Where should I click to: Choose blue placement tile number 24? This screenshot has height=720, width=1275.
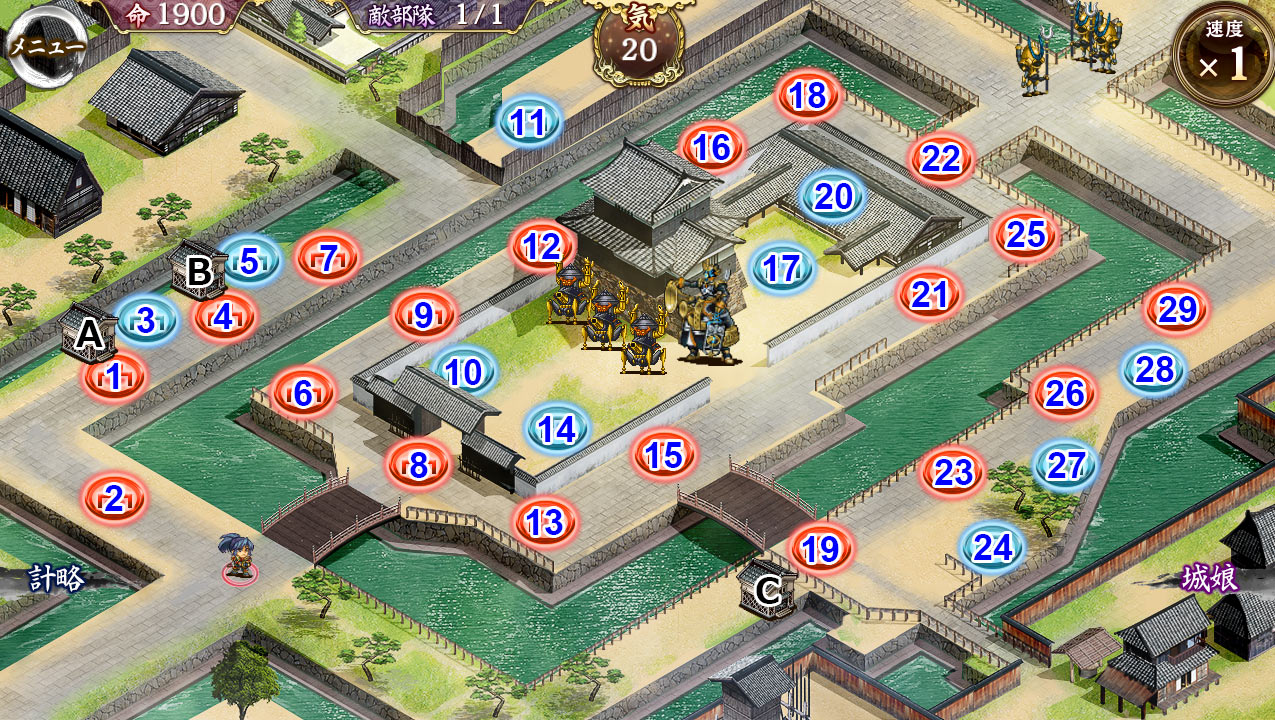pyautogui.click(x=993, y=547)
